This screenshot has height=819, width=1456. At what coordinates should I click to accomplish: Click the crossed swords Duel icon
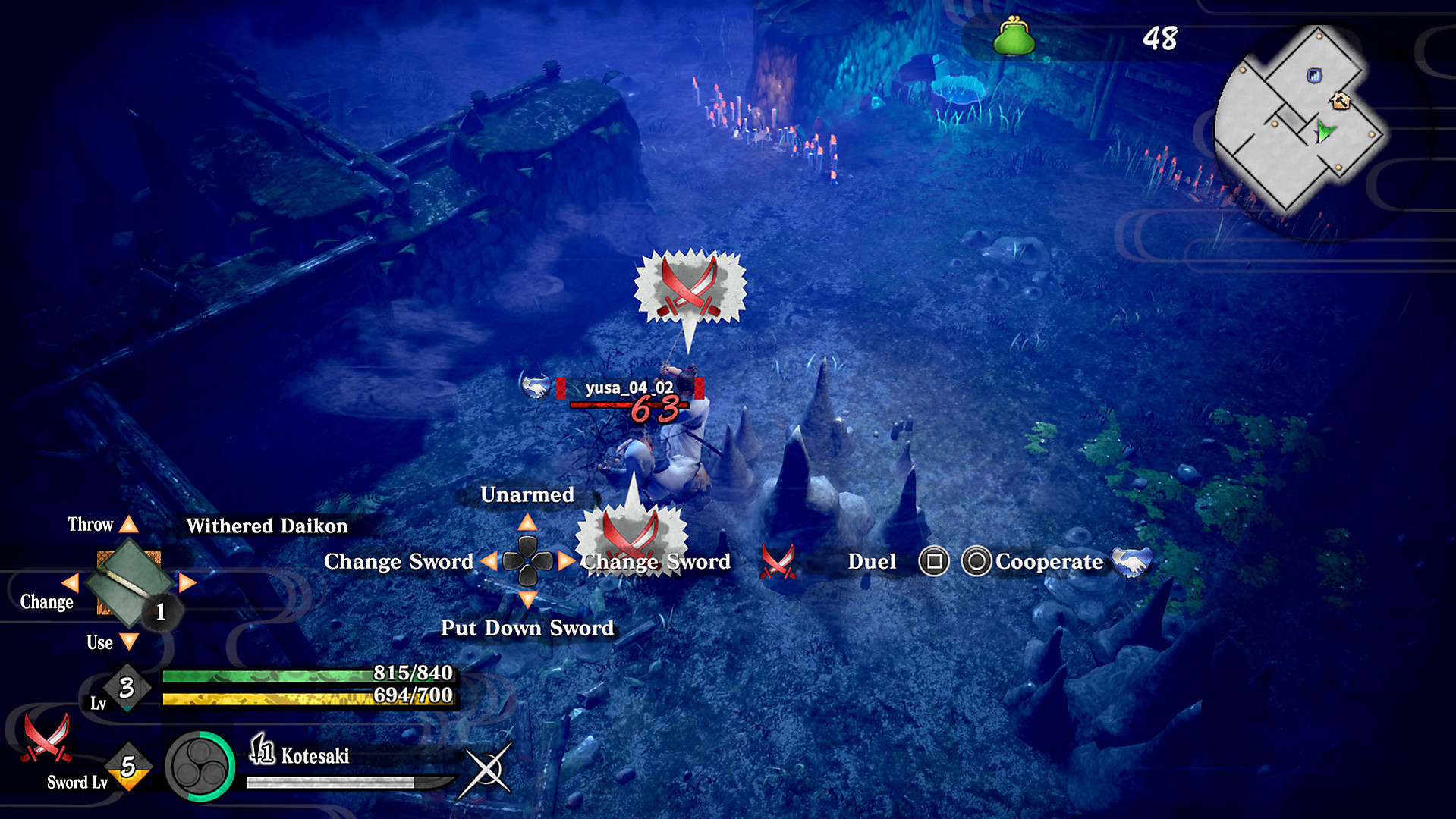[x=778, y=562]
